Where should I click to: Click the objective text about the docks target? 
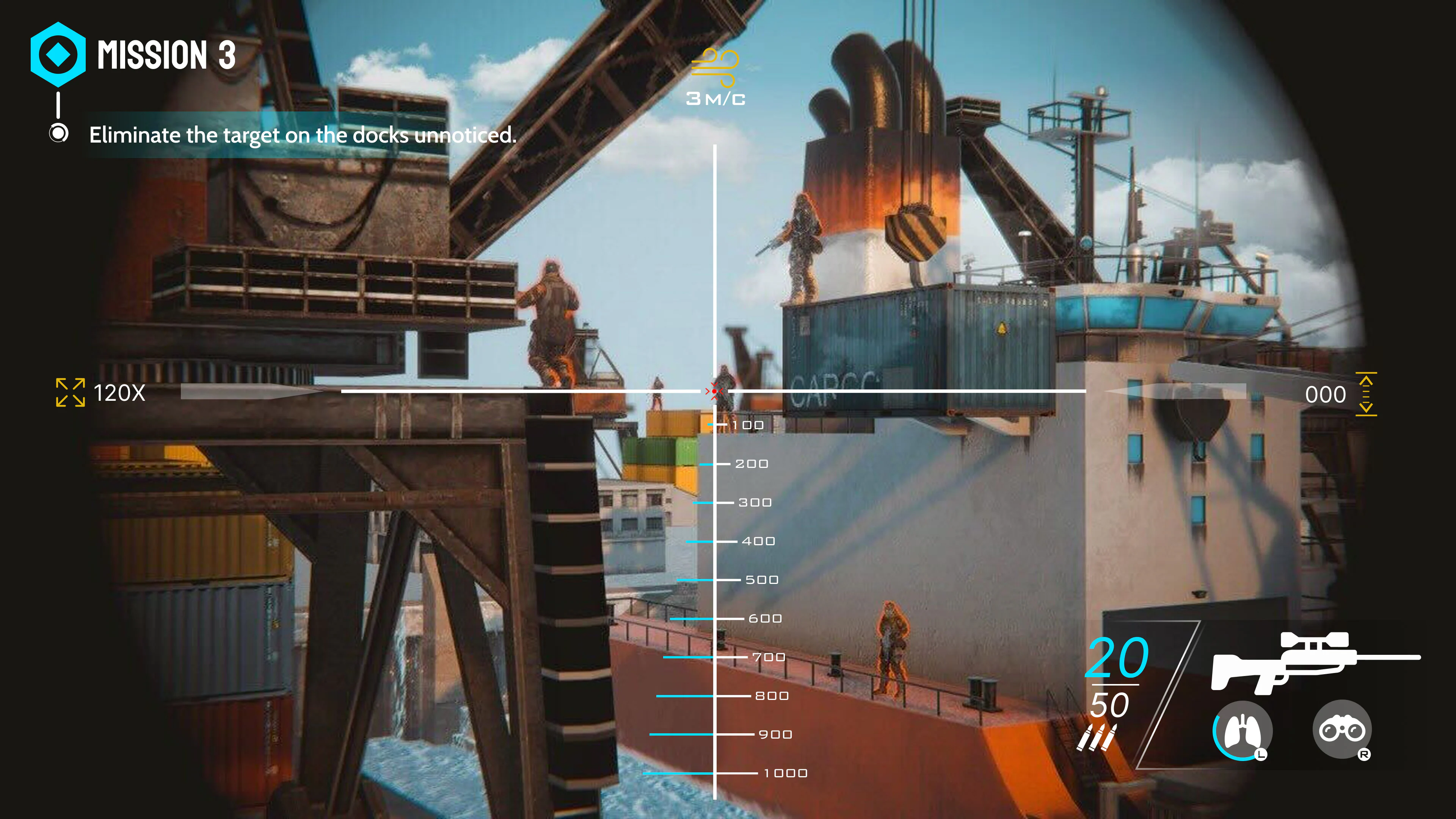303,135
